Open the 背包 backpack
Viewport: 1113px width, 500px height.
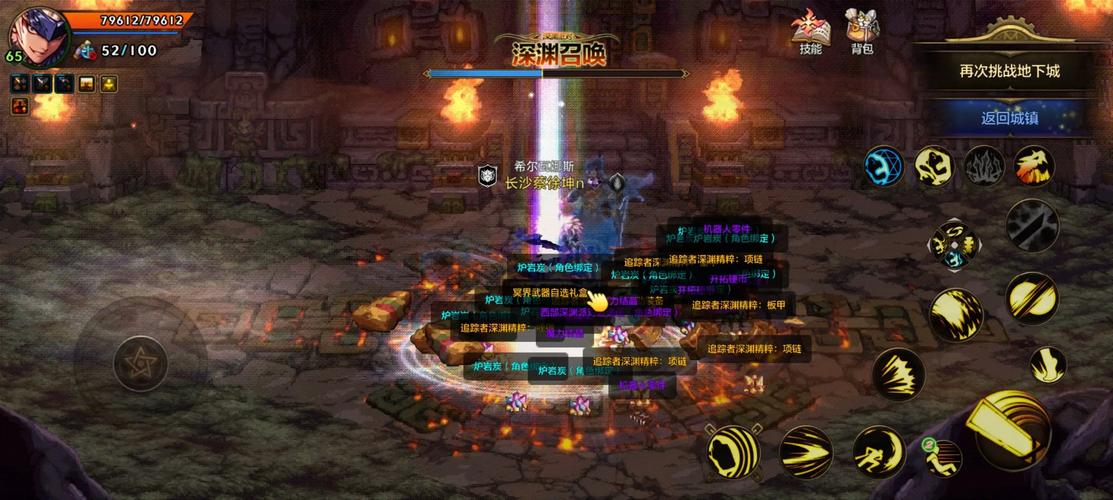(x=862, y=32)
